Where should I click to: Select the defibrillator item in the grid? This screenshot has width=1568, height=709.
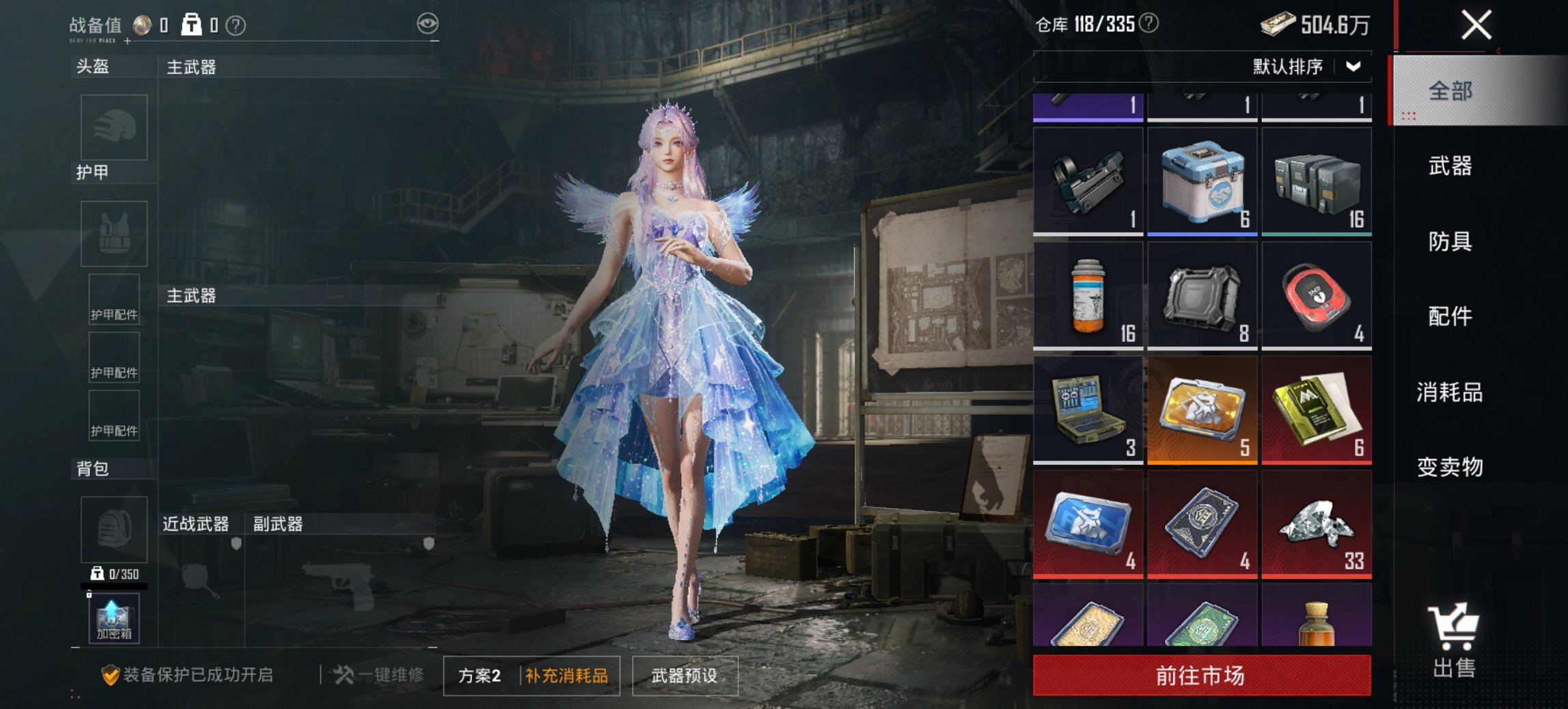(1316, 295)
